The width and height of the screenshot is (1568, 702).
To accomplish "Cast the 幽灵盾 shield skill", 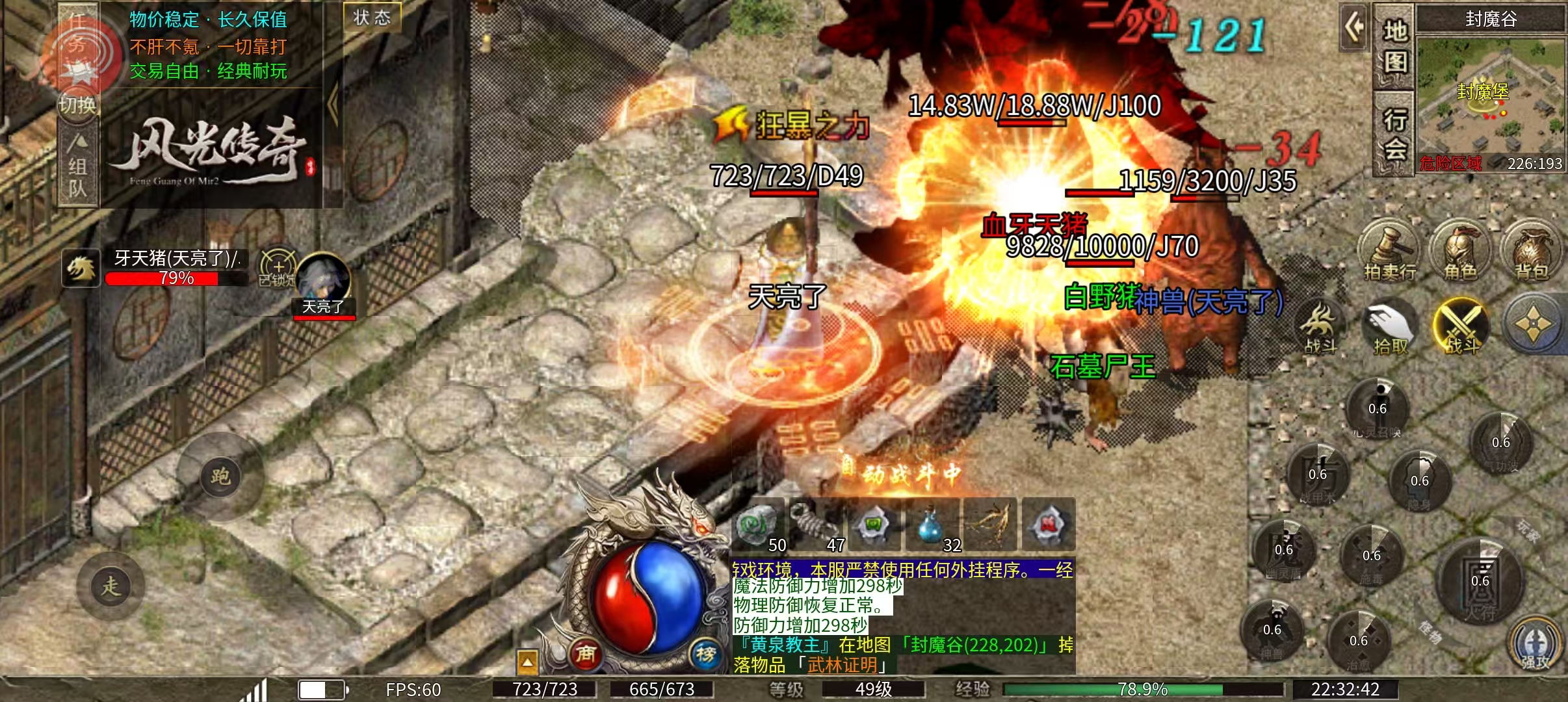I will [1284, 551].
